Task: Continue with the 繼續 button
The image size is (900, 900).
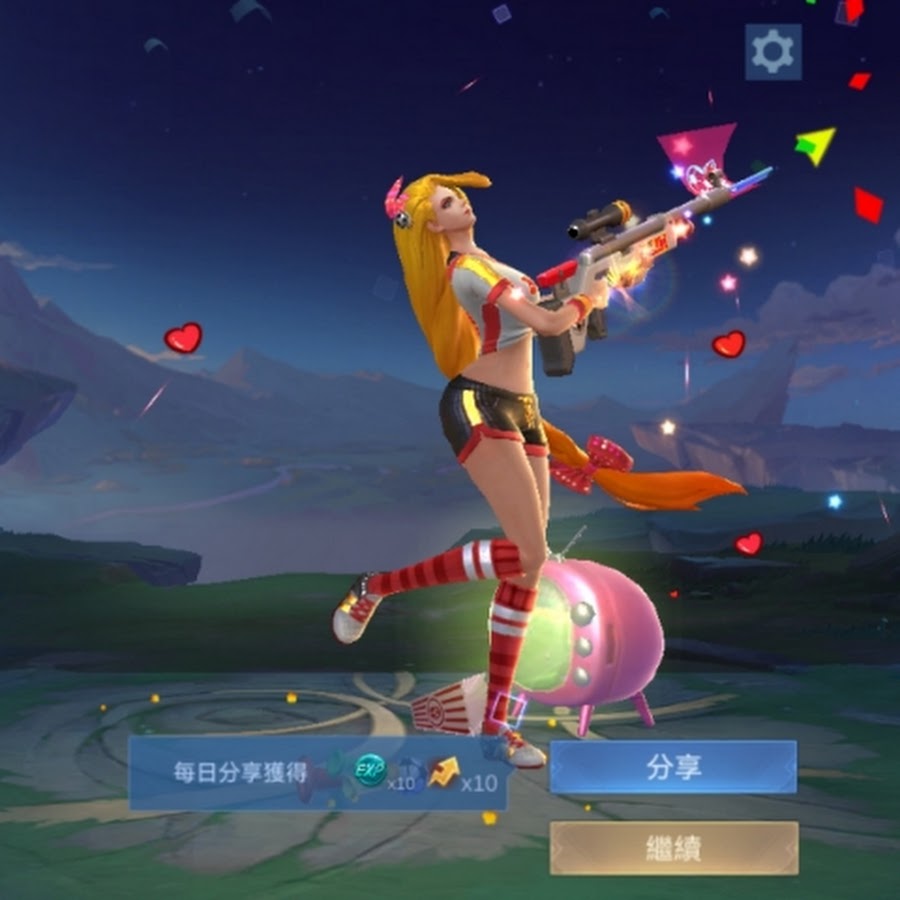Action: (673, 848)
